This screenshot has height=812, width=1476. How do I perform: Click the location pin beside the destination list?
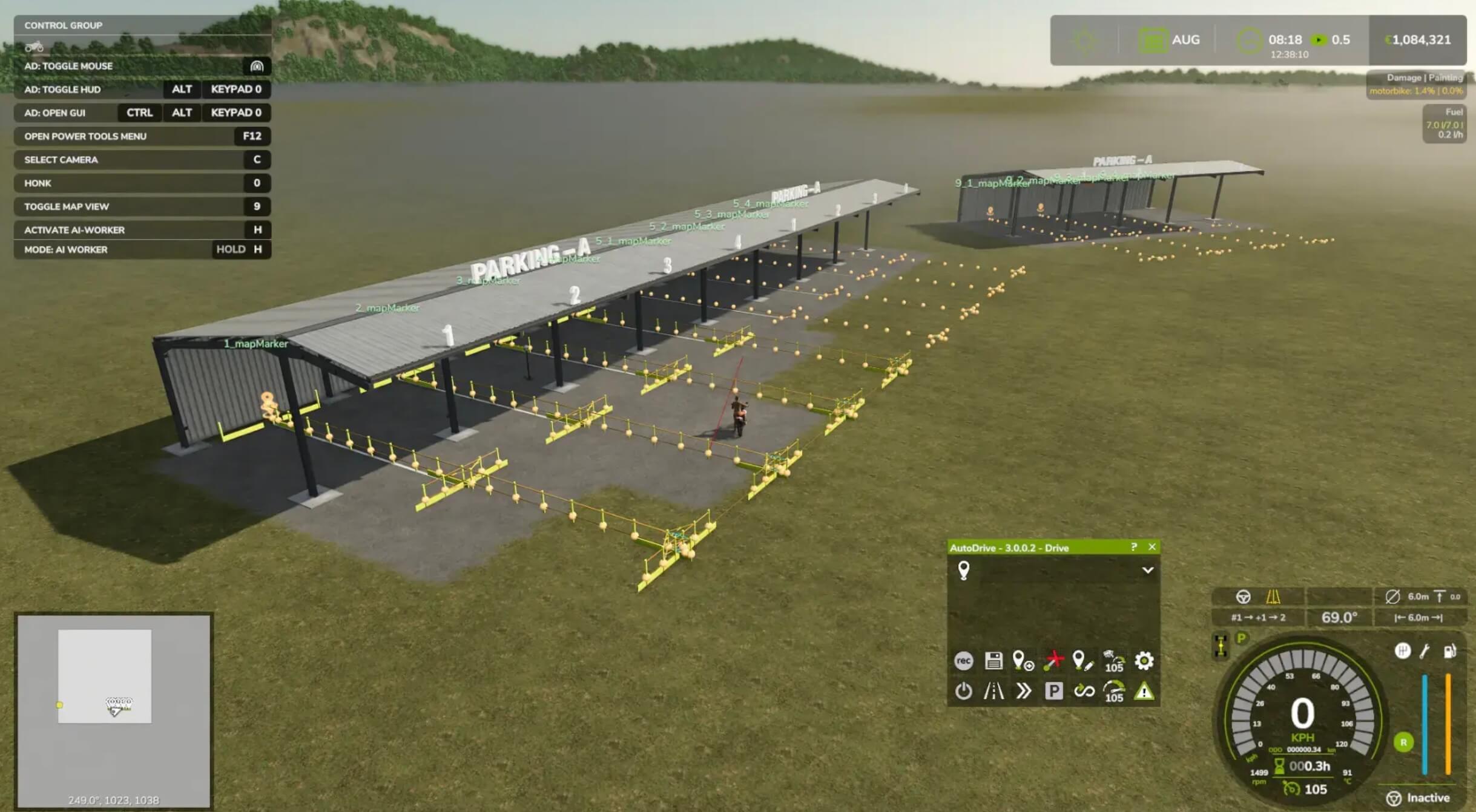(964, 570)
